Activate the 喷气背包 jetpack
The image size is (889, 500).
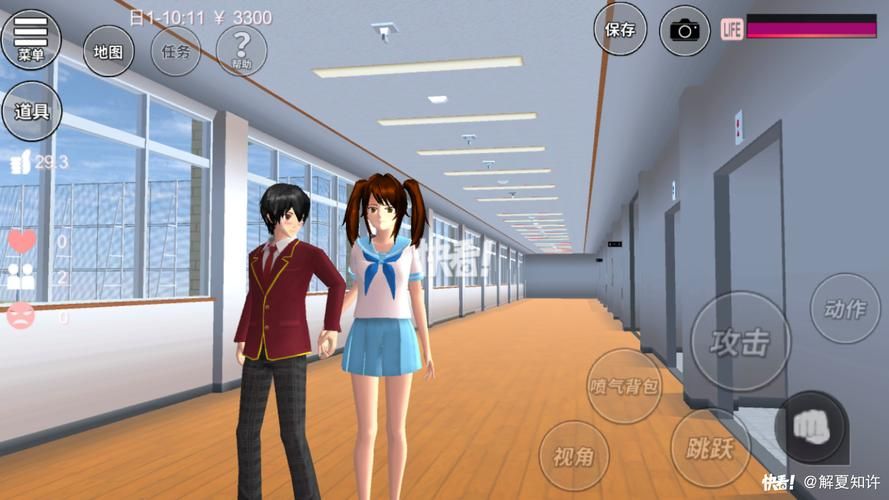[624, 386]
